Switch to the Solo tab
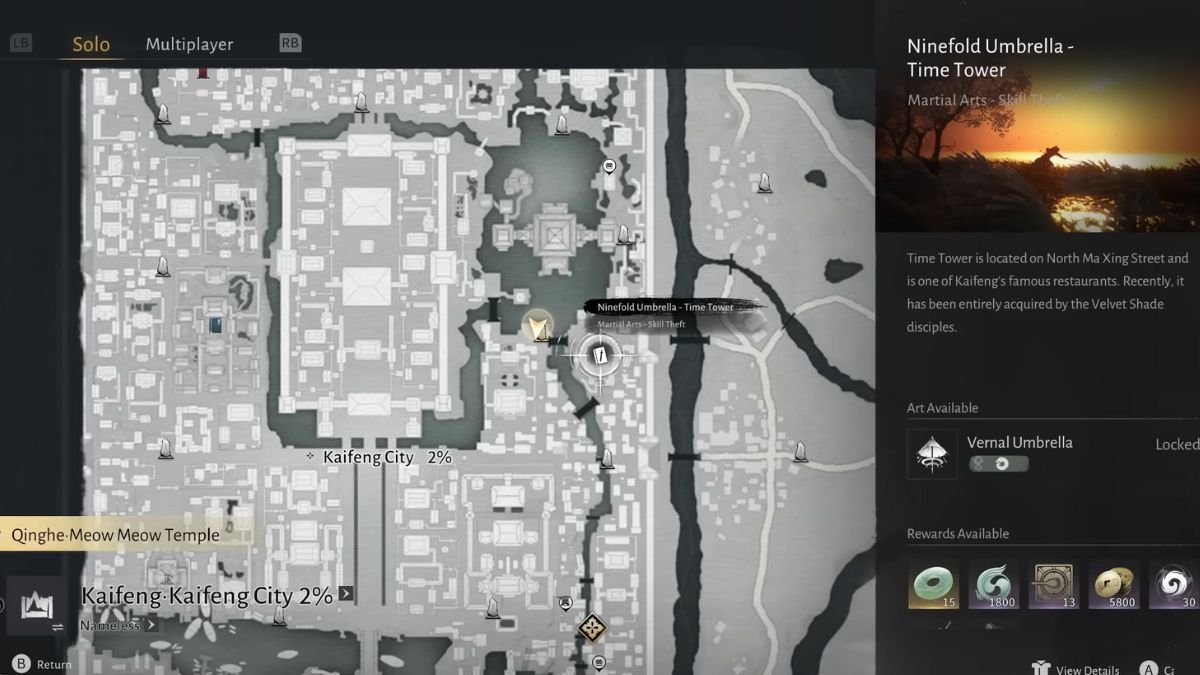This screenshot has height=675, width=1200. click(x=91, y=44)
